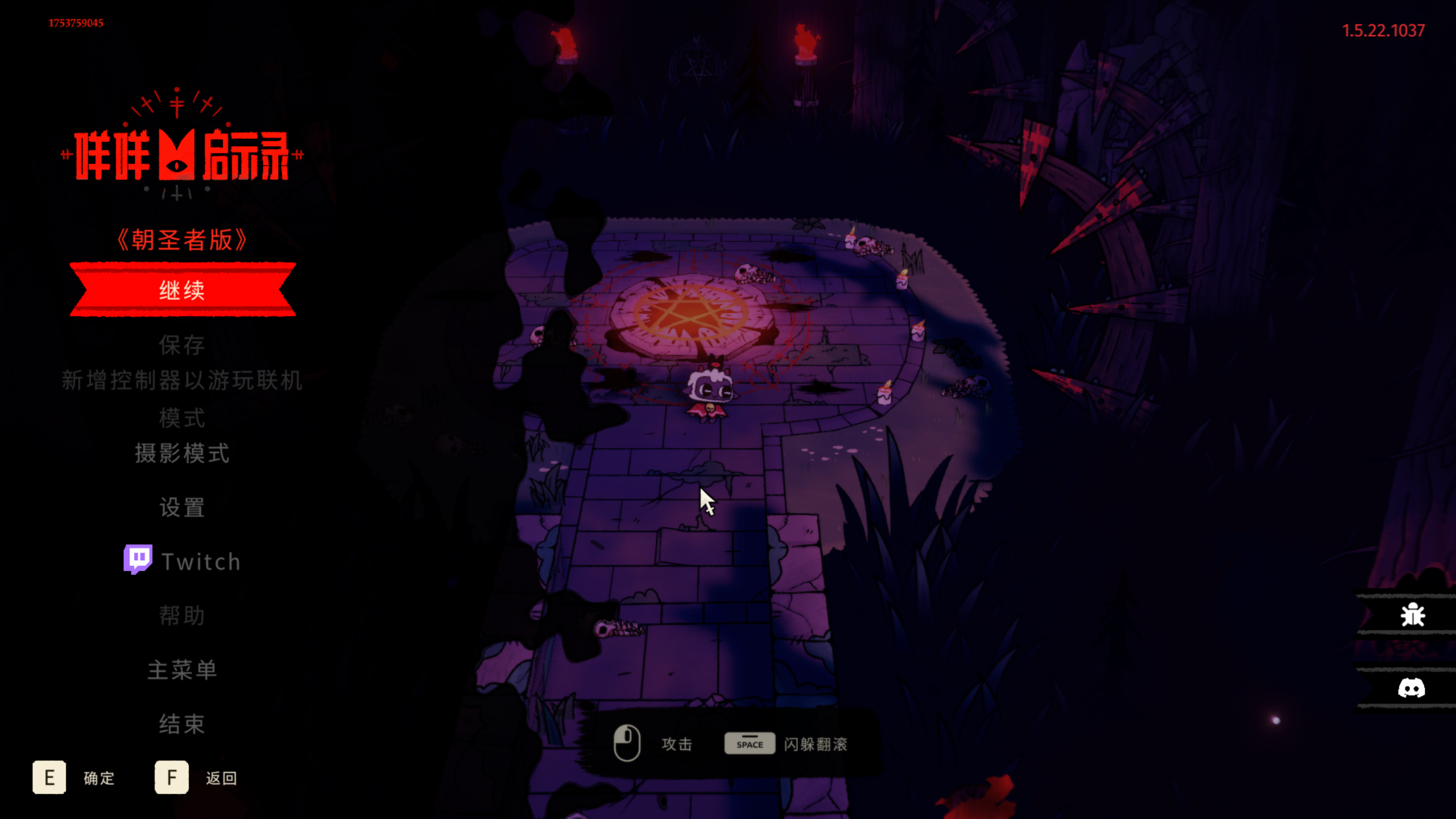Open the 设置 settings menu
The width and height of the screenshot is (1456, 819).
[x=182, y=507]
